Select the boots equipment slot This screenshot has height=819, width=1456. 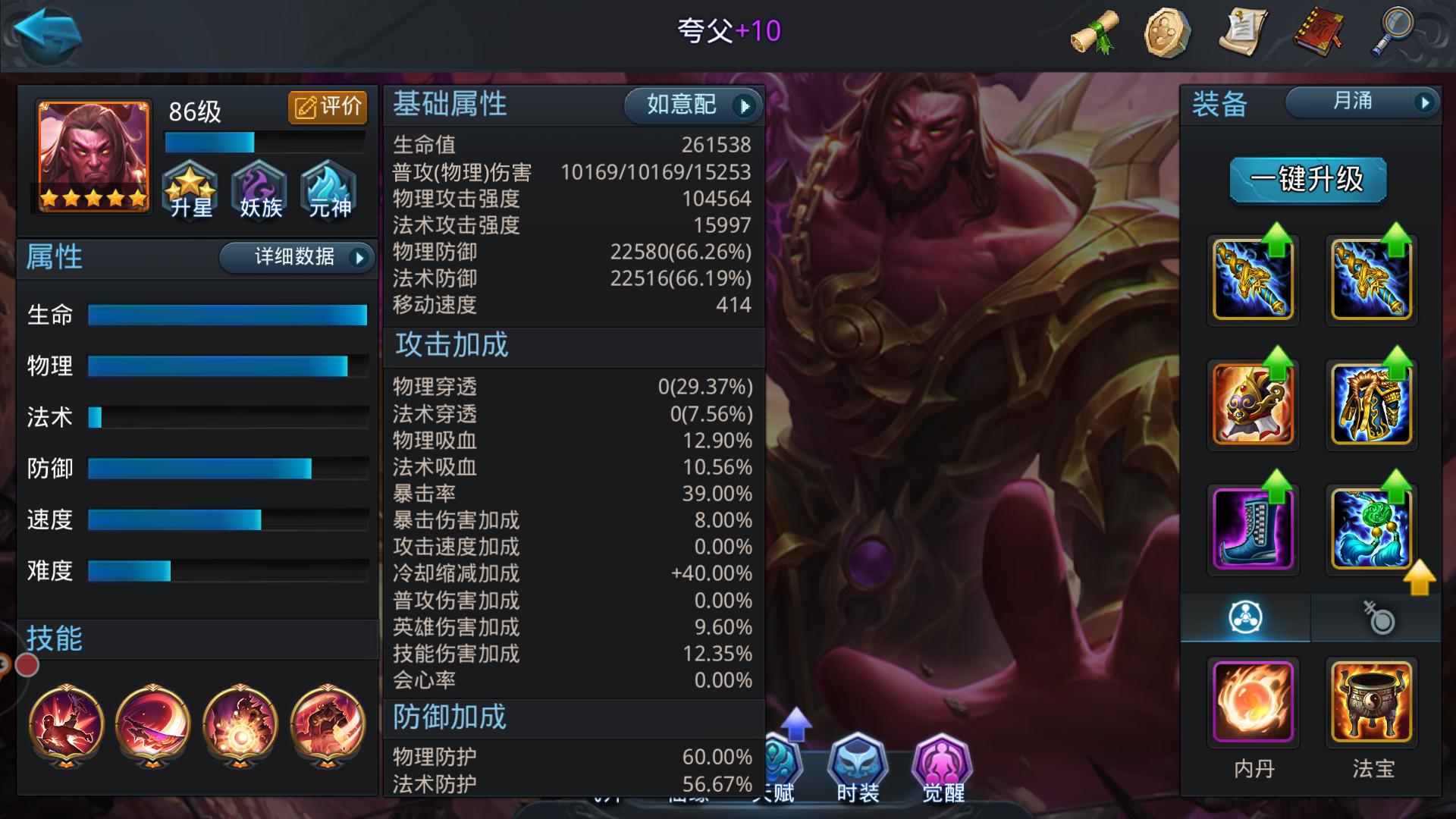point(1253,529)
